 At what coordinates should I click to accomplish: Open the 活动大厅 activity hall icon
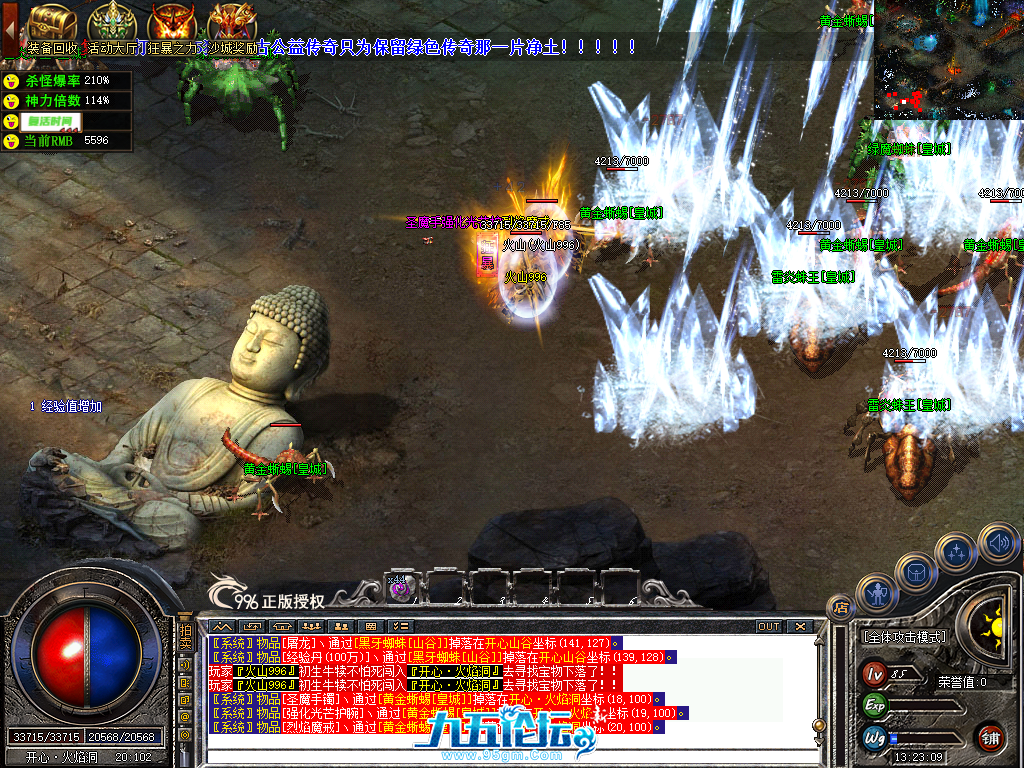[112, 22]
